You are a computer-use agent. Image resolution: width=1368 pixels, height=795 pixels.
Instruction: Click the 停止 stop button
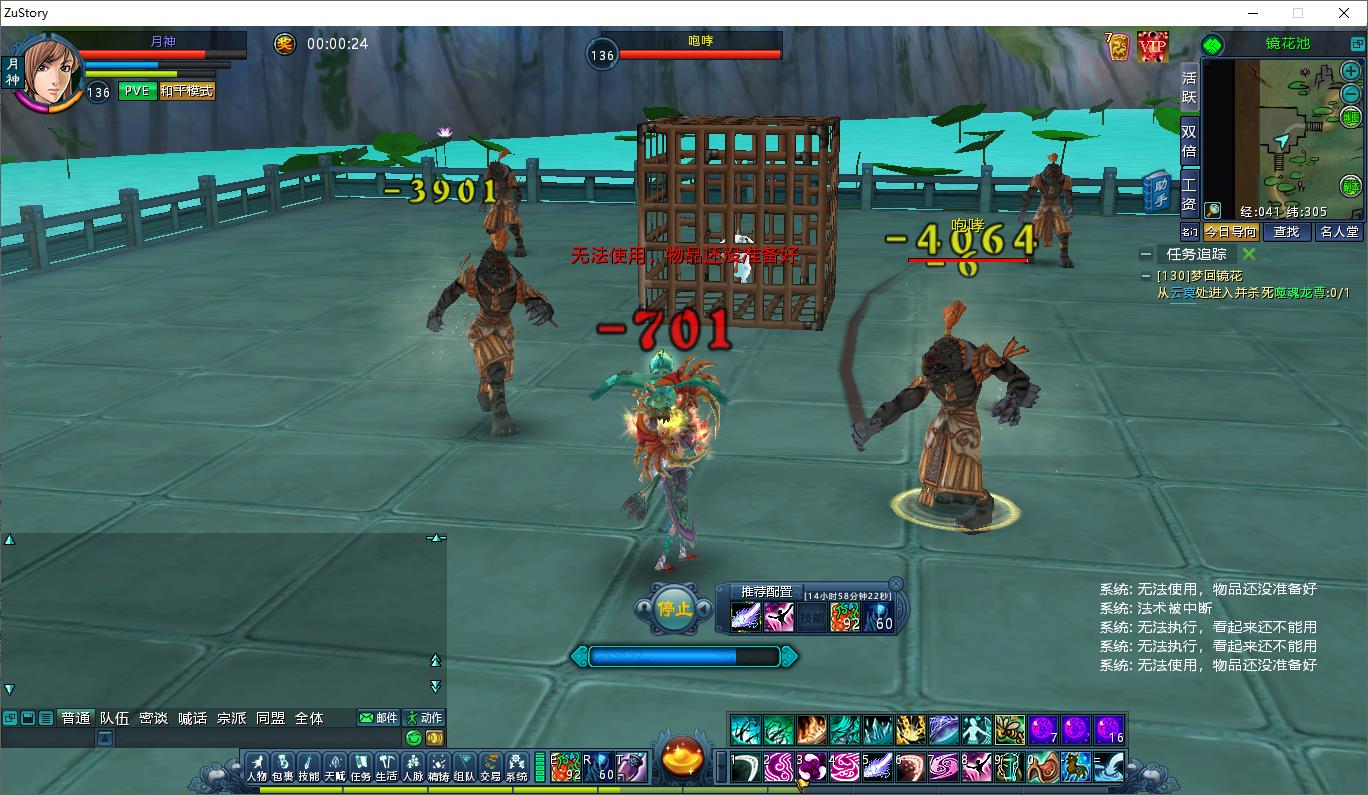(x=674, y=607)
